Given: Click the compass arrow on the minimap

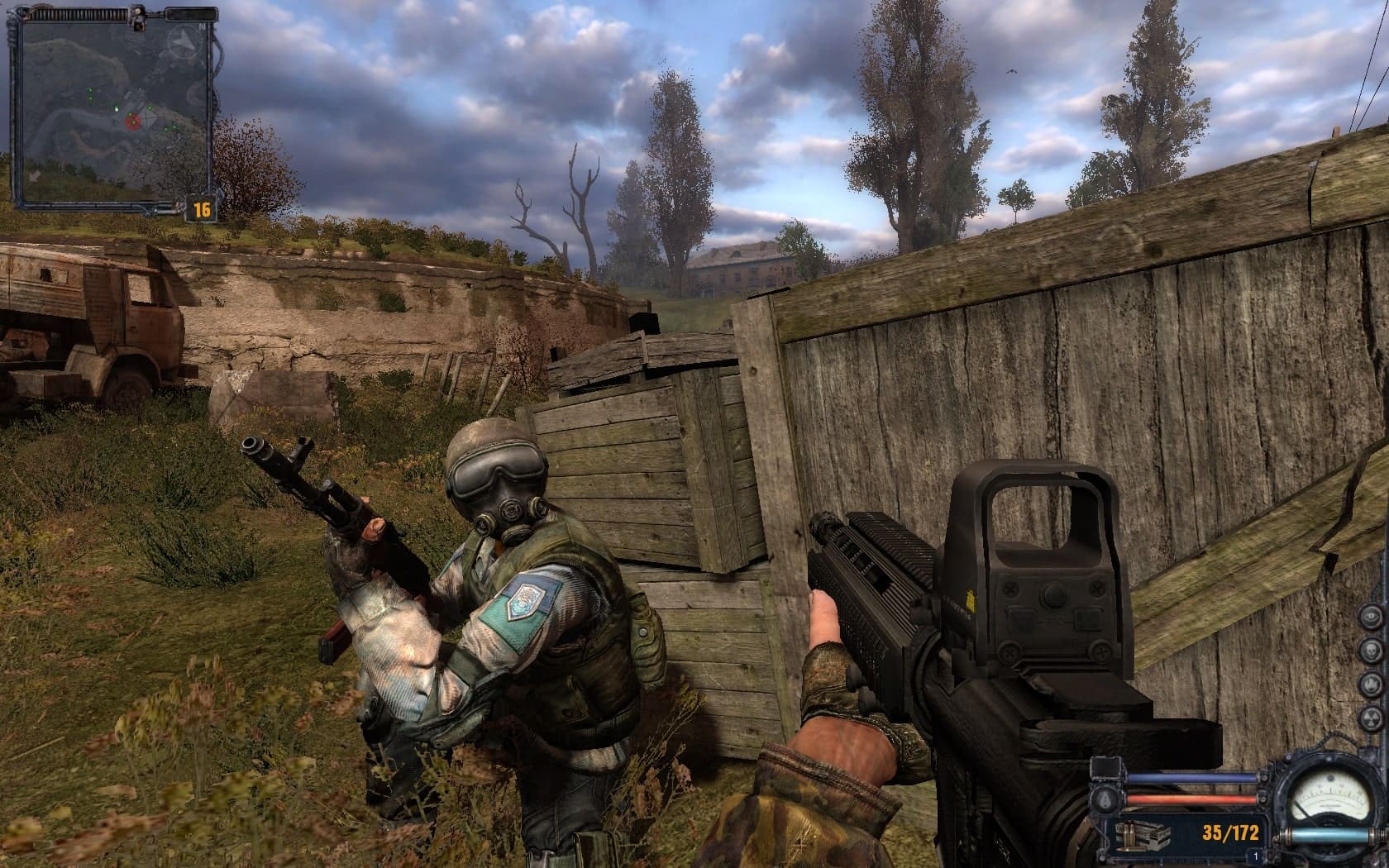Looking at the screenshot, I should click(x=184, y=41).
